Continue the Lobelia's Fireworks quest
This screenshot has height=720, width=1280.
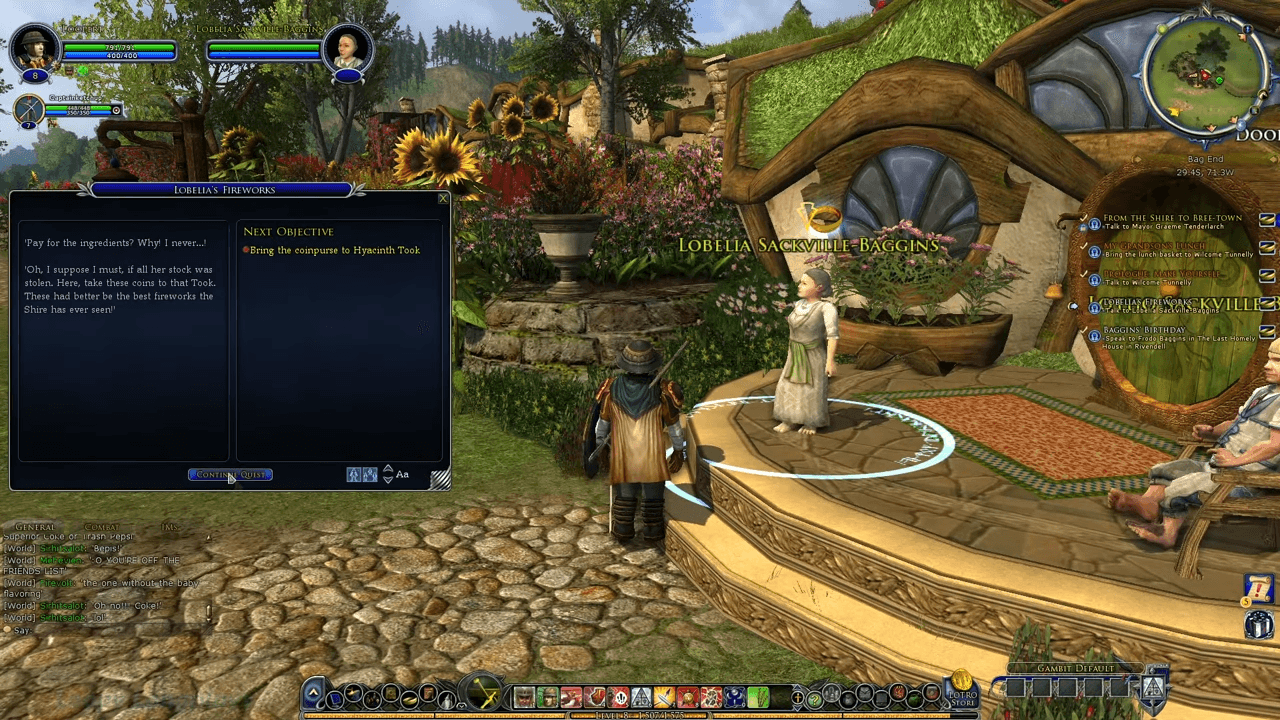pyautogui.click(x=230, y=475)
